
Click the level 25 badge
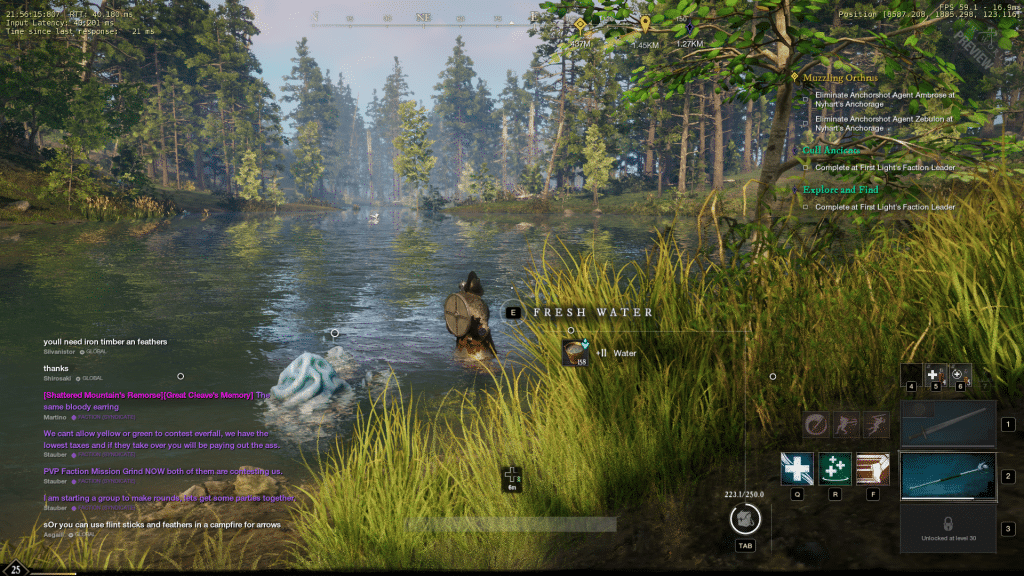pos(16,568)
